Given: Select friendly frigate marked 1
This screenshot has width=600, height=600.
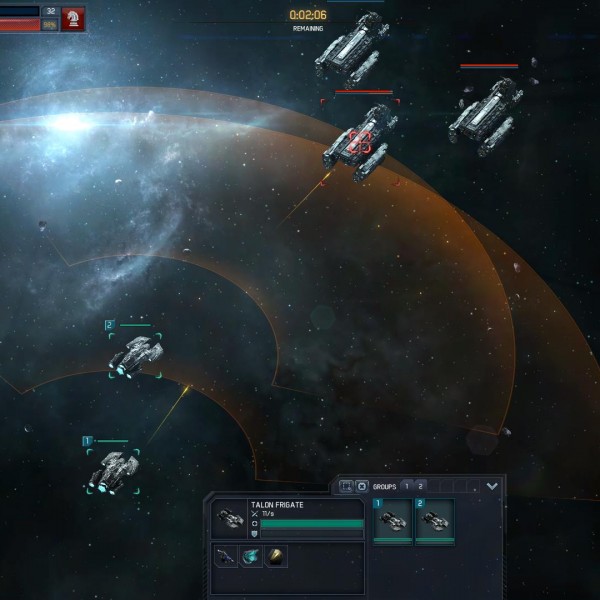Looking at the screenshot, I should pos(112,470).
